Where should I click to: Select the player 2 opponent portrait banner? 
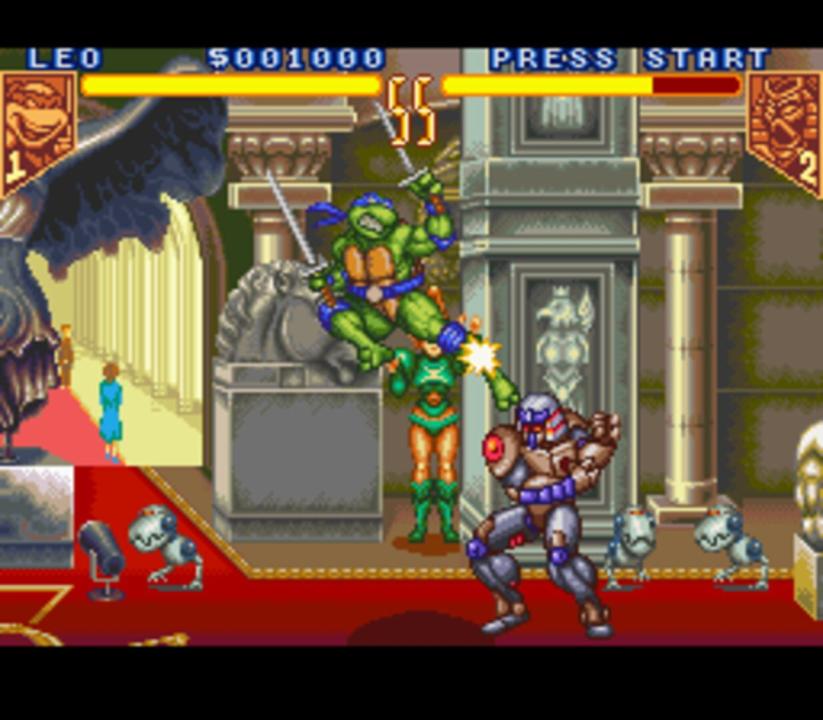(x=785, y=126)
